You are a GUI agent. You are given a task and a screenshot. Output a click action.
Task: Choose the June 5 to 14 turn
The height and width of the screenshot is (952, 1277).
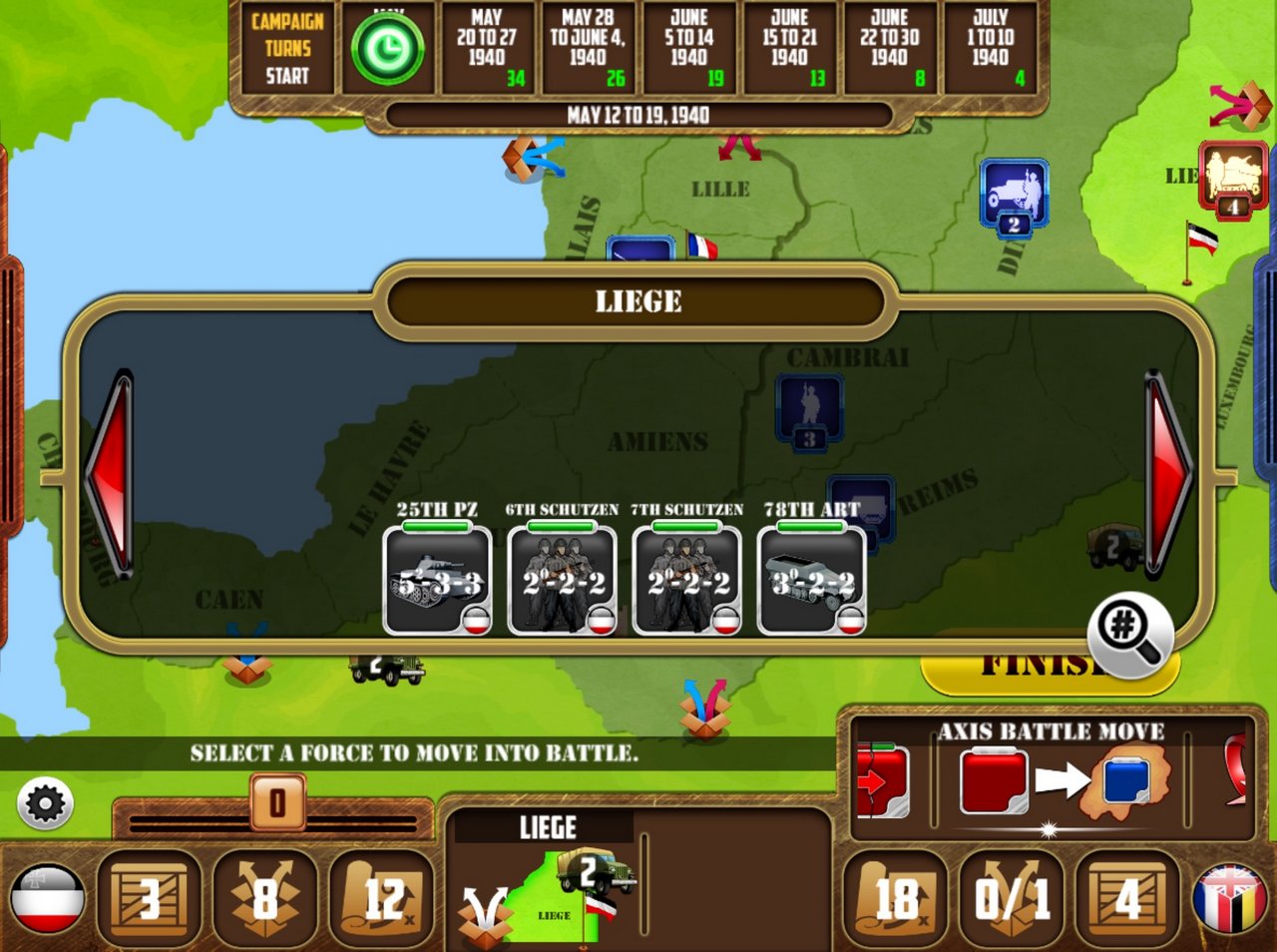689,48
